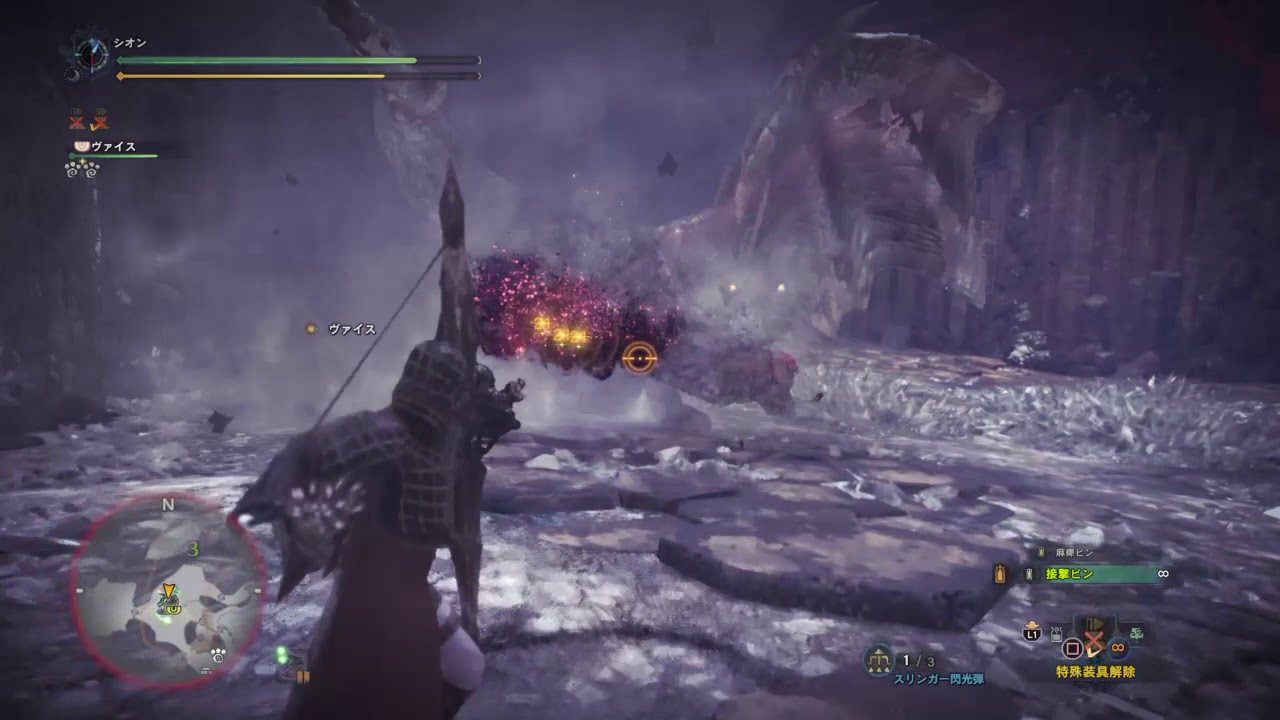Select the シオン player name label
The height and width of the screenshot is (720, 1280).
click(128, 42)
